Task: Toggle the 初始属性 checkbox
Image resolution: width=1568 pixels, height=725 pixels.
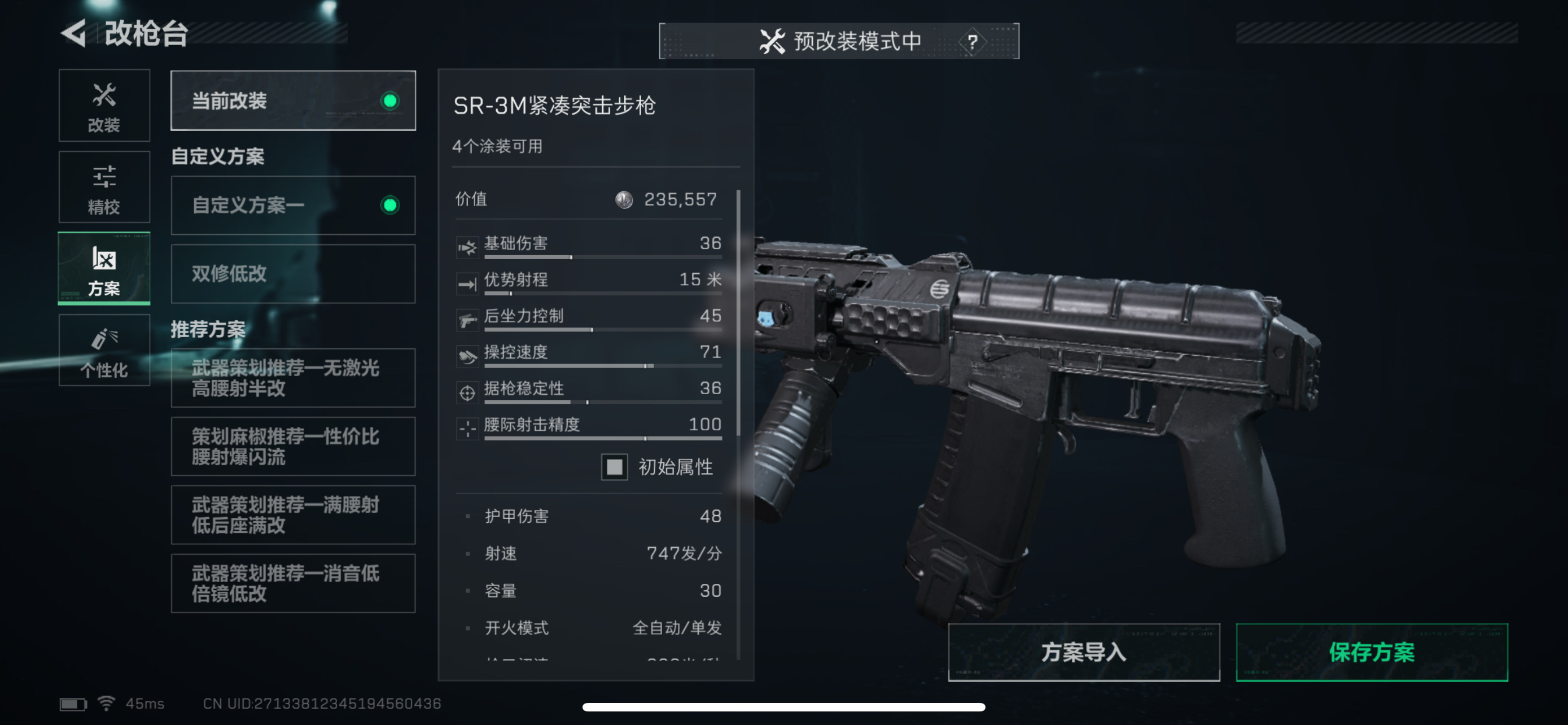Action: point(614,467)
